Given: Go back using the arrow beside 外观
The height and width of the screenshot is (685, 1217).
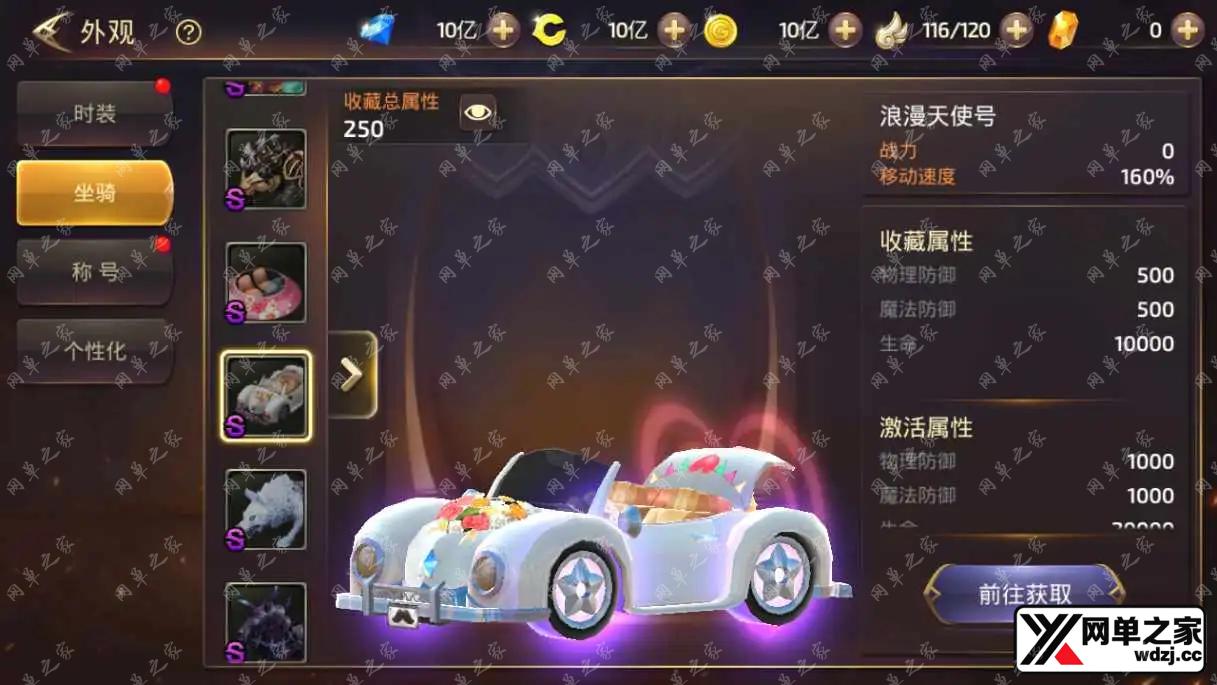Looking at the screenshot, I should (x=50, y=32).
